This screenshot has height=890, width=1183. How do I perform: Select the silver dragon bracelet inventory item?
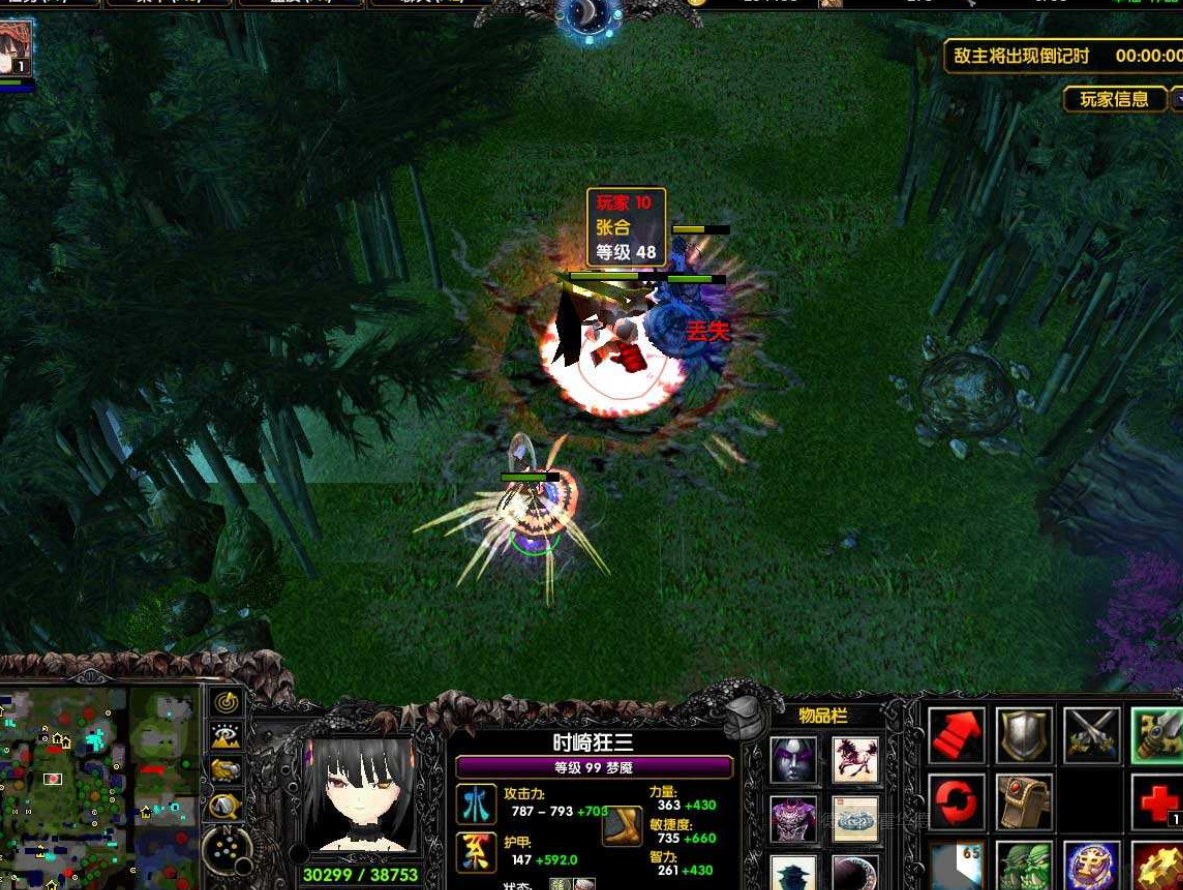tap(855, 819)
